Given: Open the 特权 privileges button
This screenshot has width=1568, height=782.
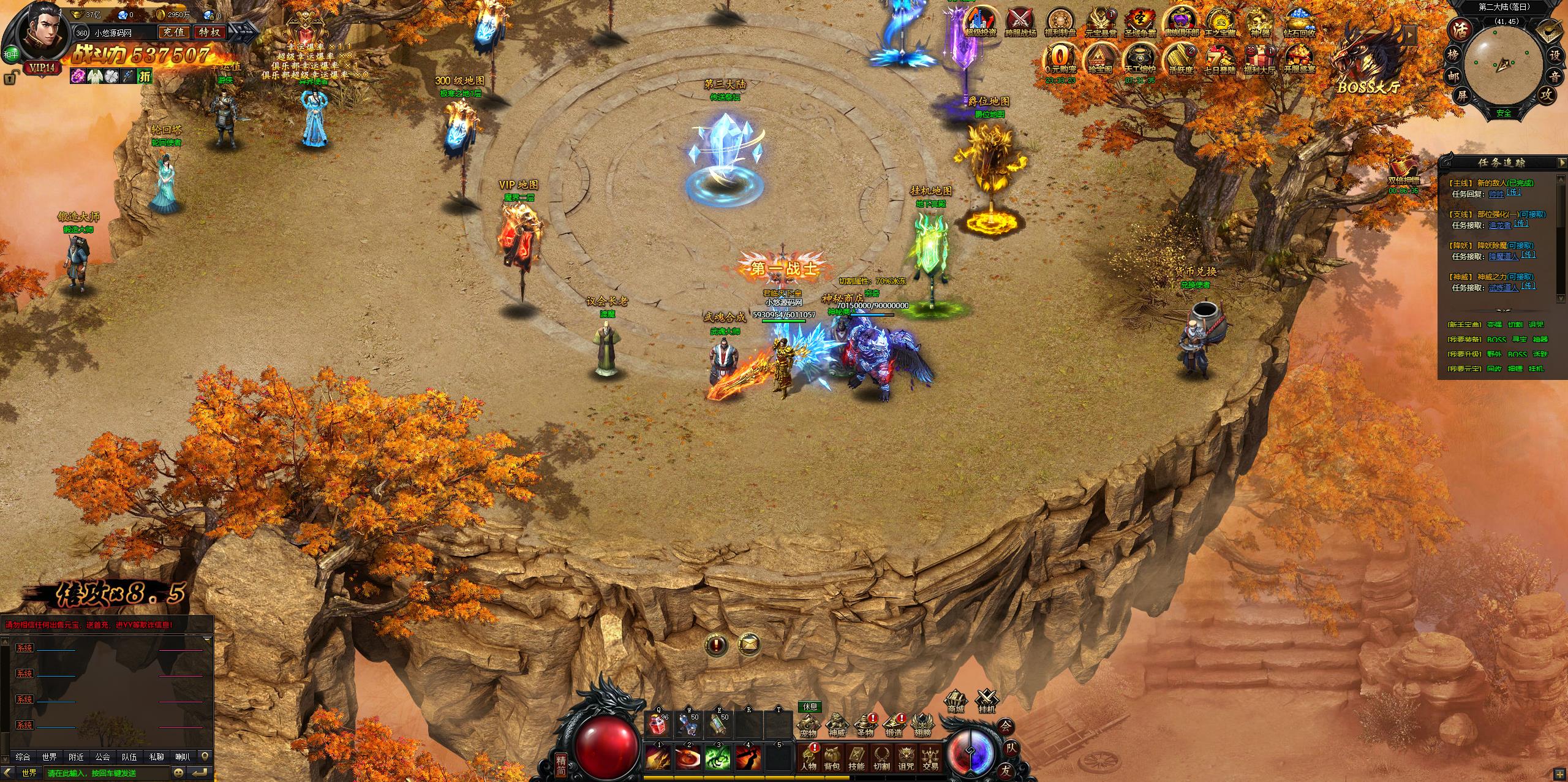Looking at the screenshot, I should tap(209, 32).
